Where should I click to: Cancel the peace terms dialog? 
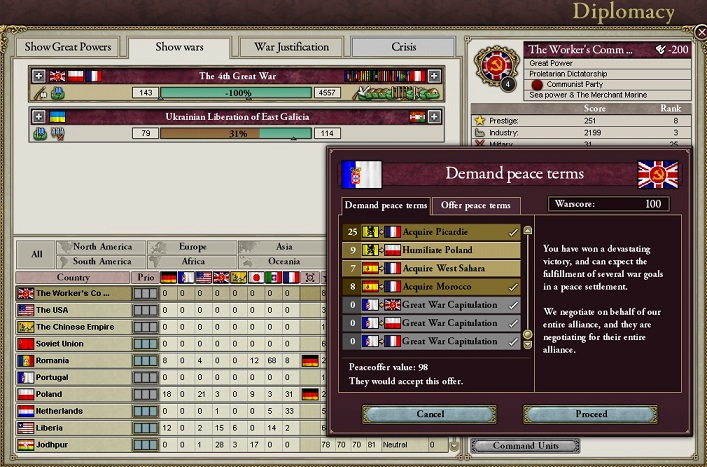click(x=429, y=413)
